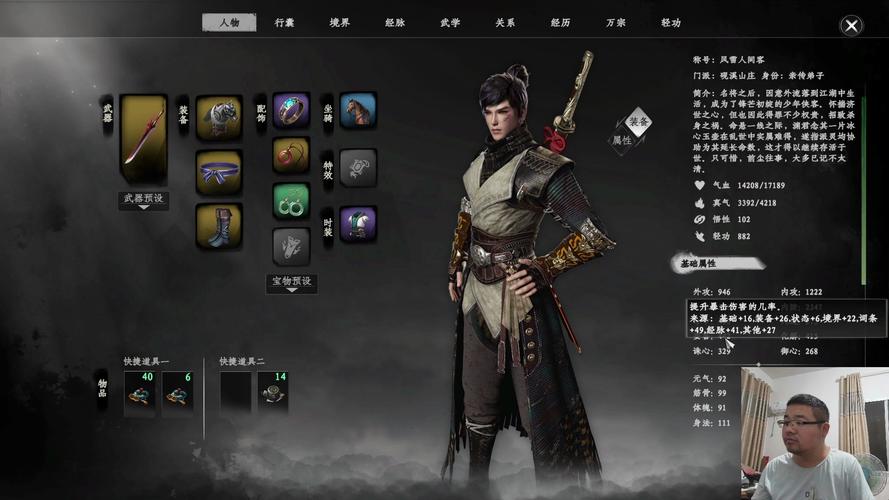Open the 万宗 tab

click(x=615, y=22)
